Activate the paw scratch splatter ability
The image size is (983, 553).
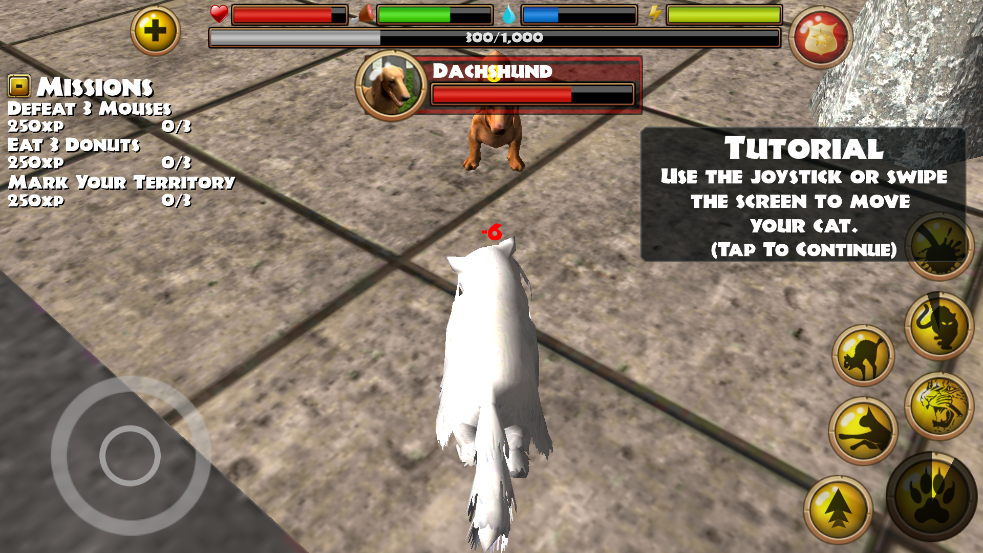click(939, 246)
